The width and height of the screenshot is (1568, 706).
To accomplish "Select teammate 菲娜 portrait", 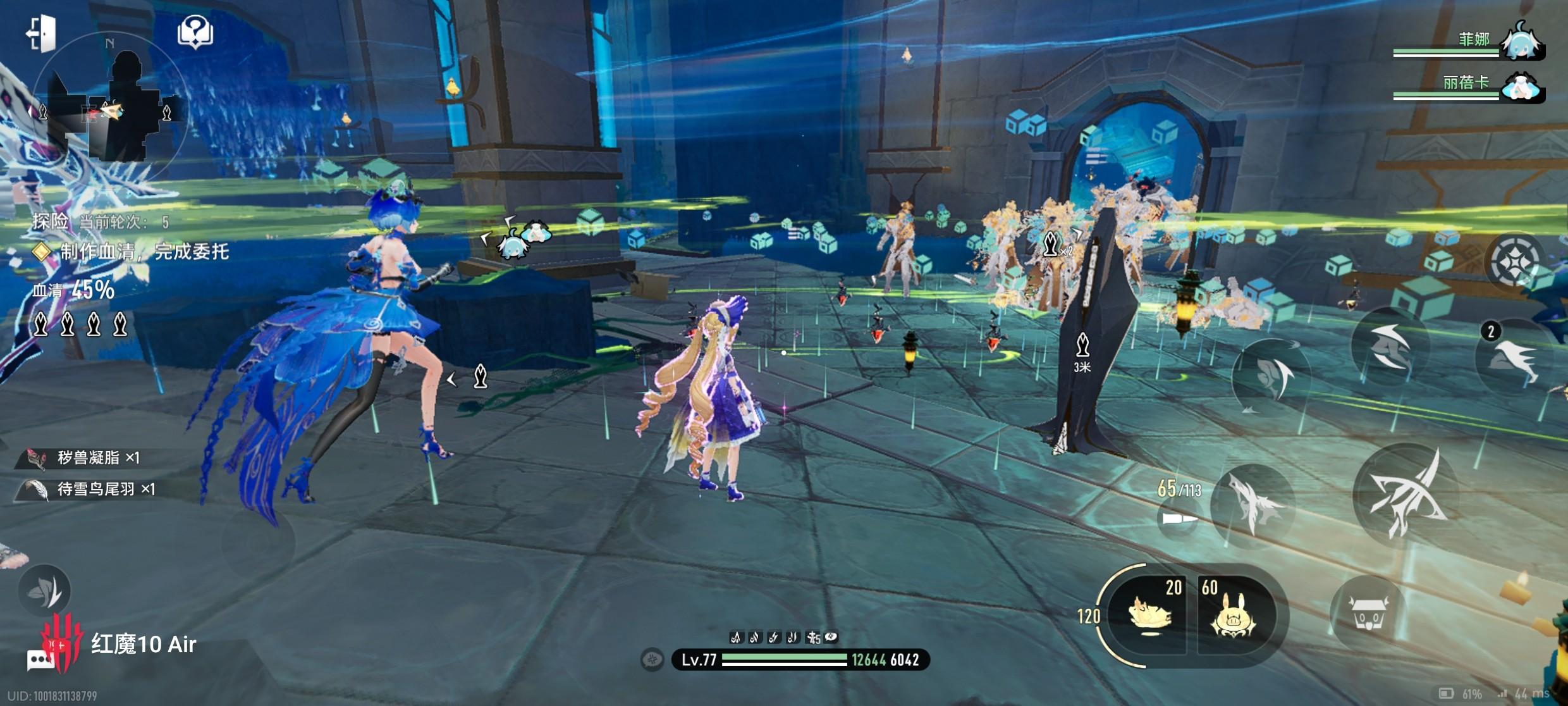I will pyautogui.click(x=1522, y=42).
